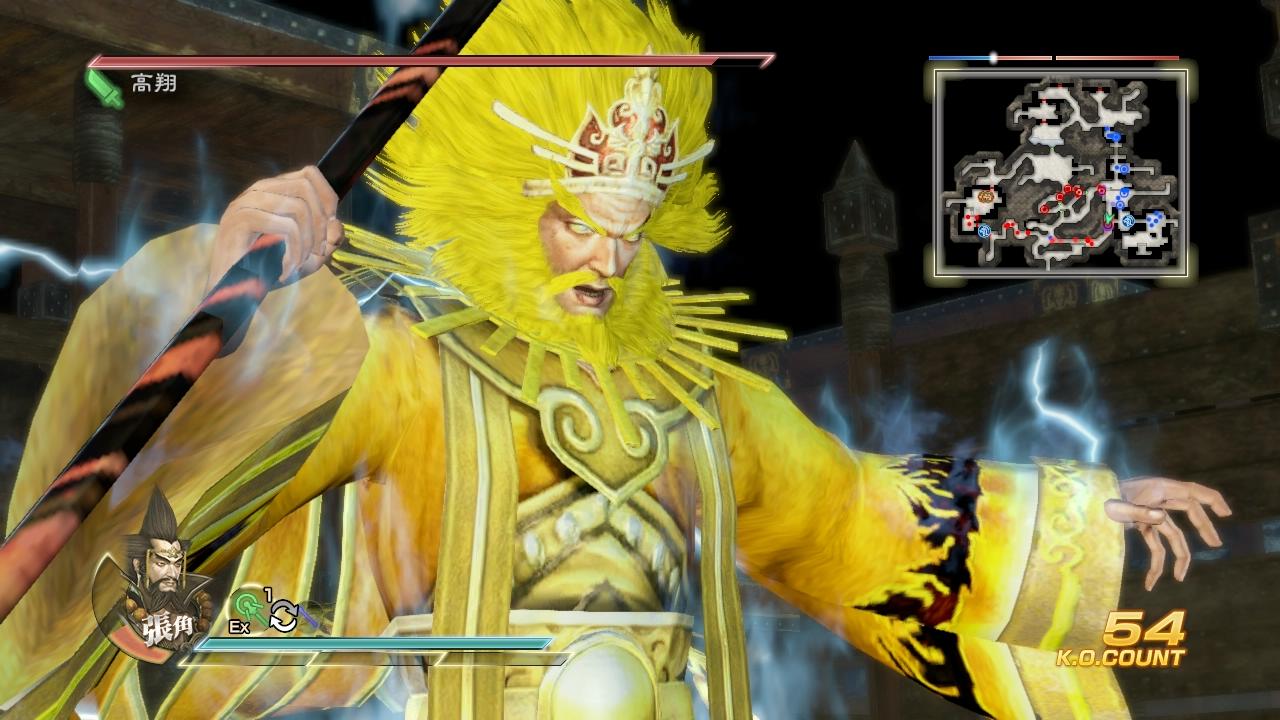Expand the minimap panel

pyautogui.click(x=1060, y=170)
